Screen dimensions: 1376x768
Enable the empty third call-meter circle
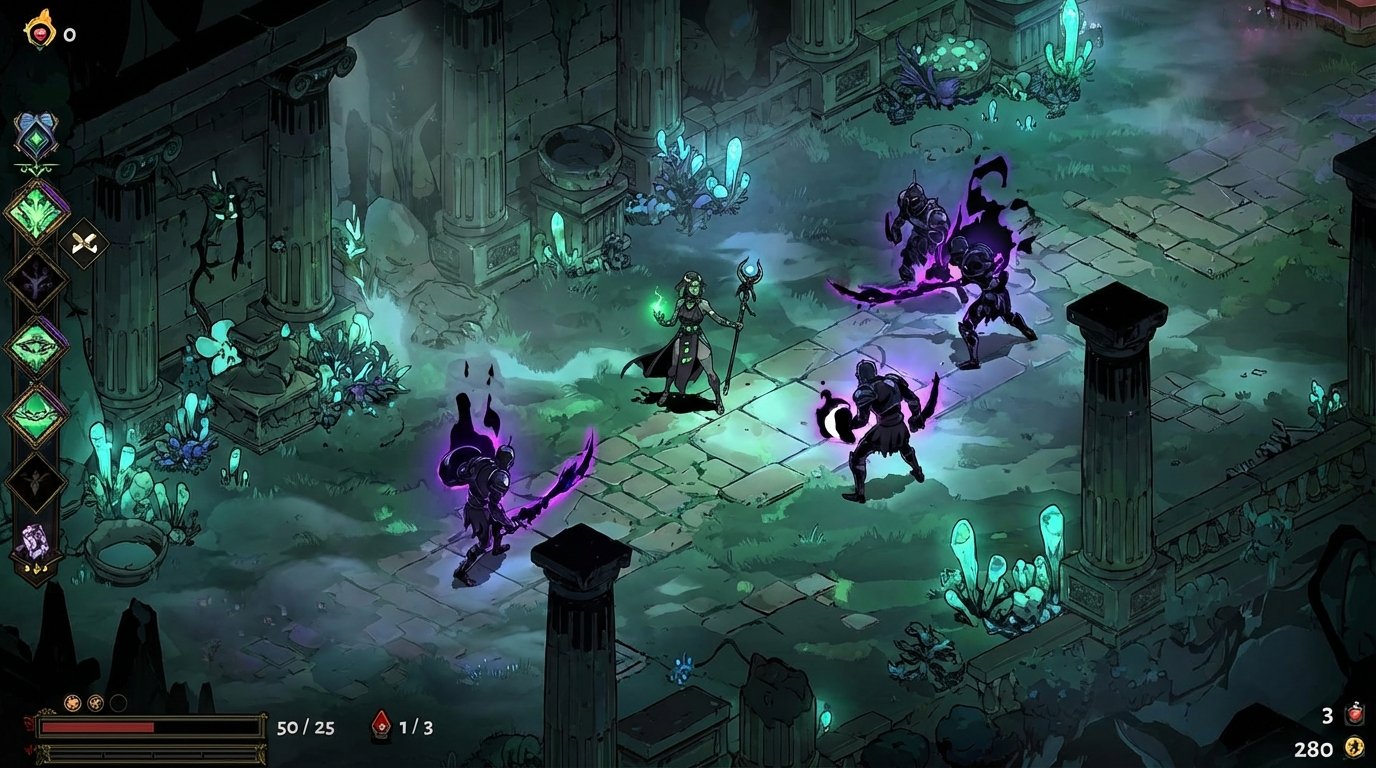(x=118, y=702)
